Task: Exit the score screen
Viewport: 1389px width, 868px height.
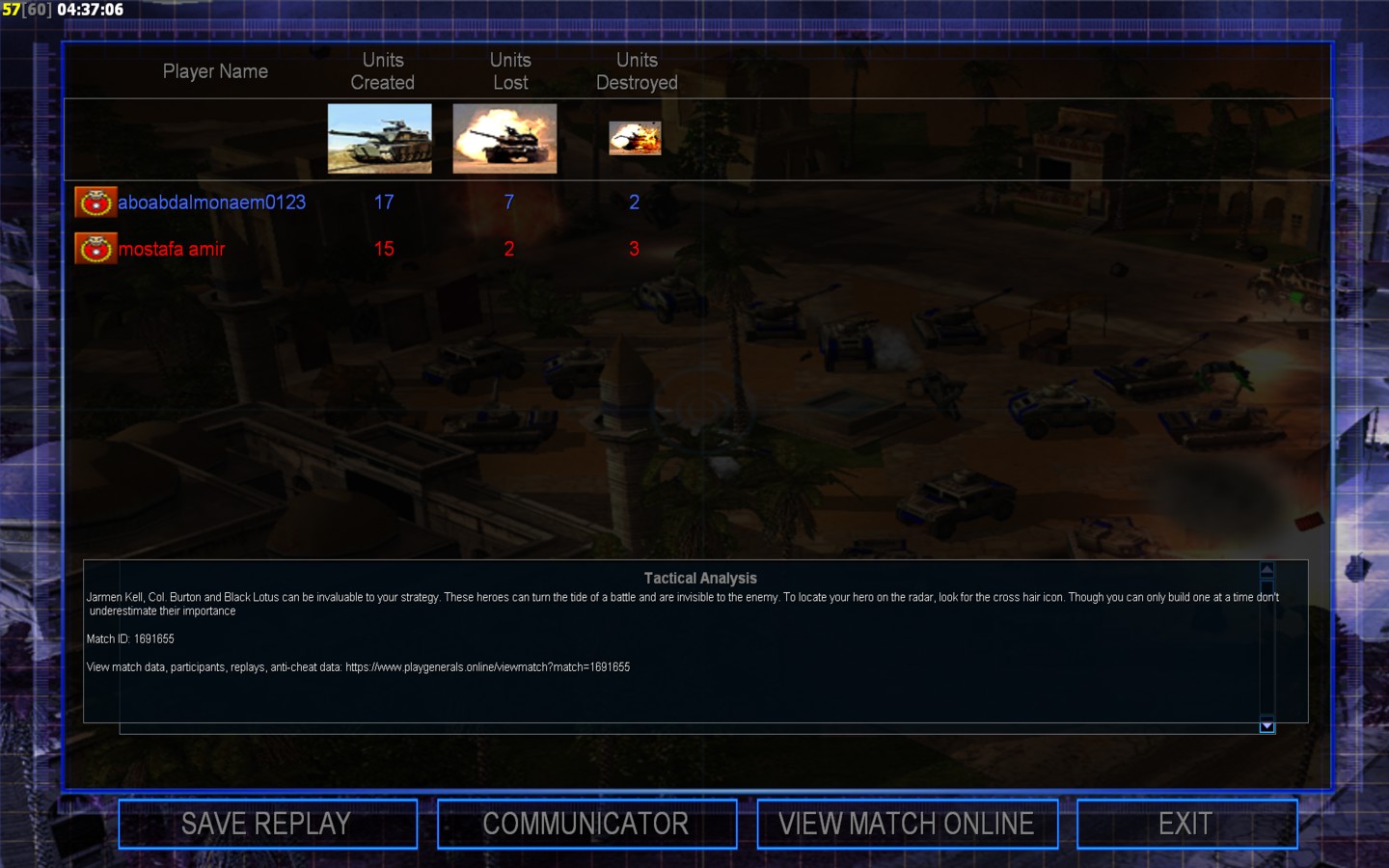Action: pos(1186,824)
